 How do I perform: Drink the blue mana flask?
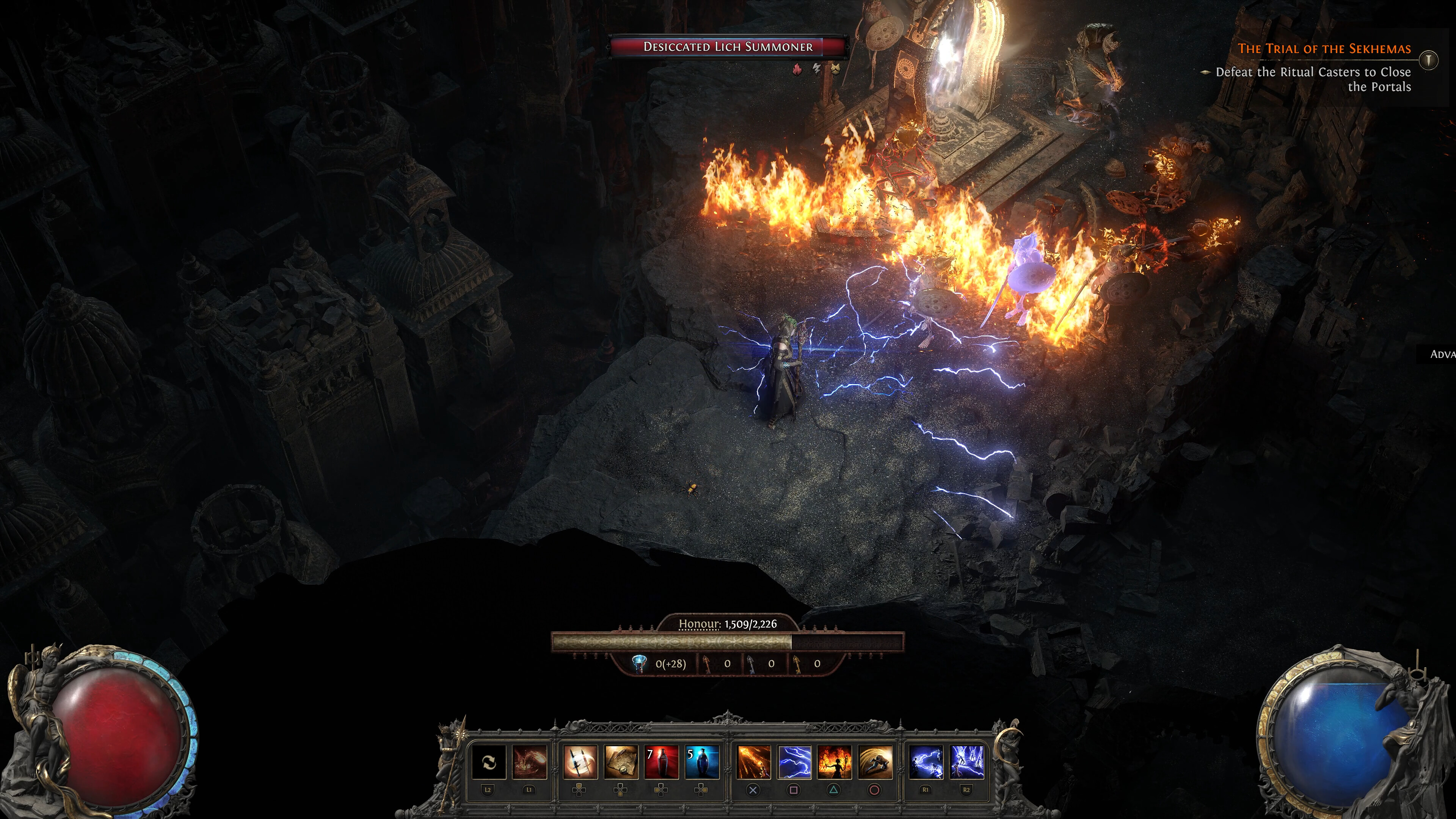702,762
